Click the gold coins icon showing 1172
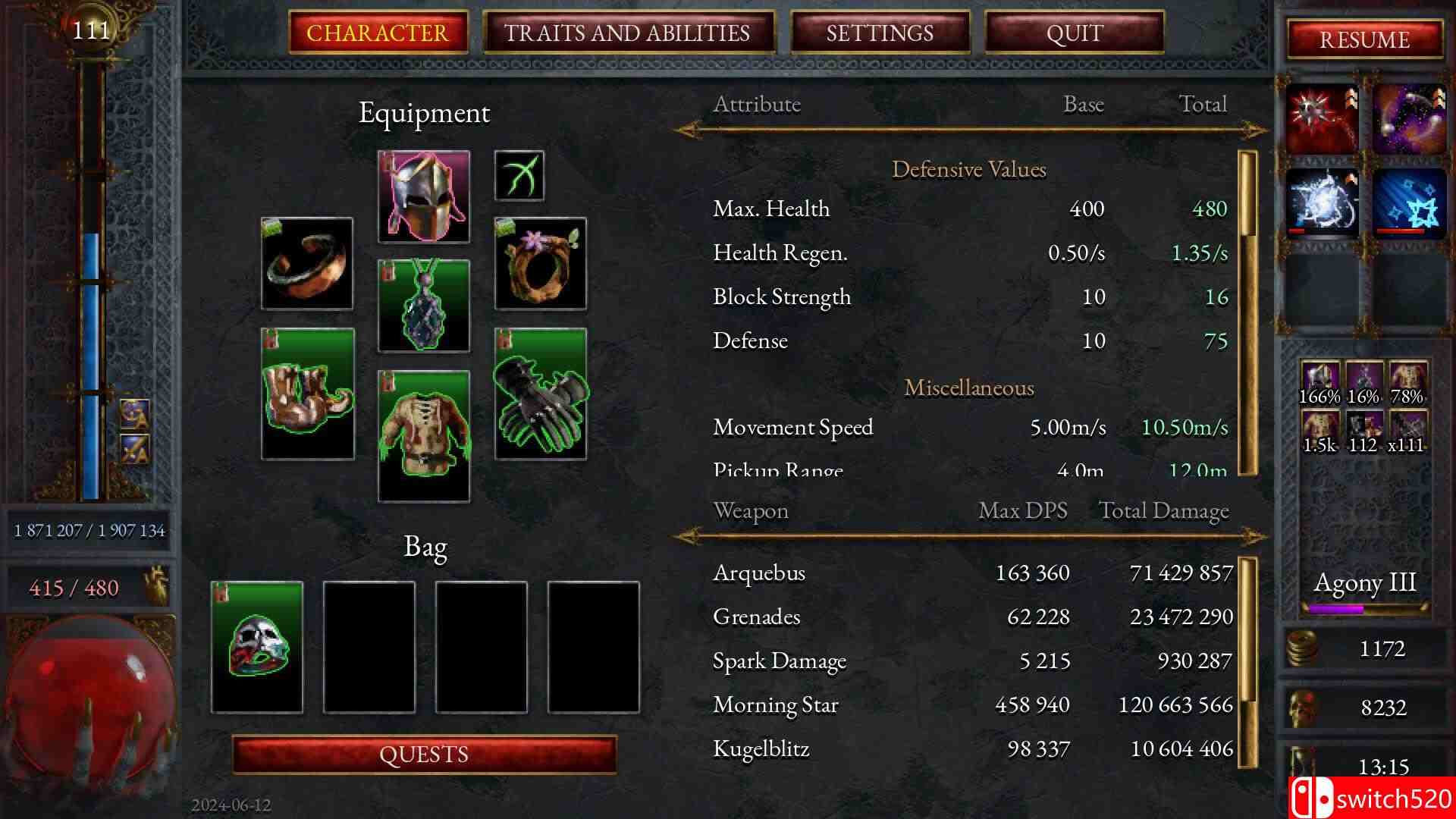The width and height of the screenshot is (1456, 819). pos(1301,647)
